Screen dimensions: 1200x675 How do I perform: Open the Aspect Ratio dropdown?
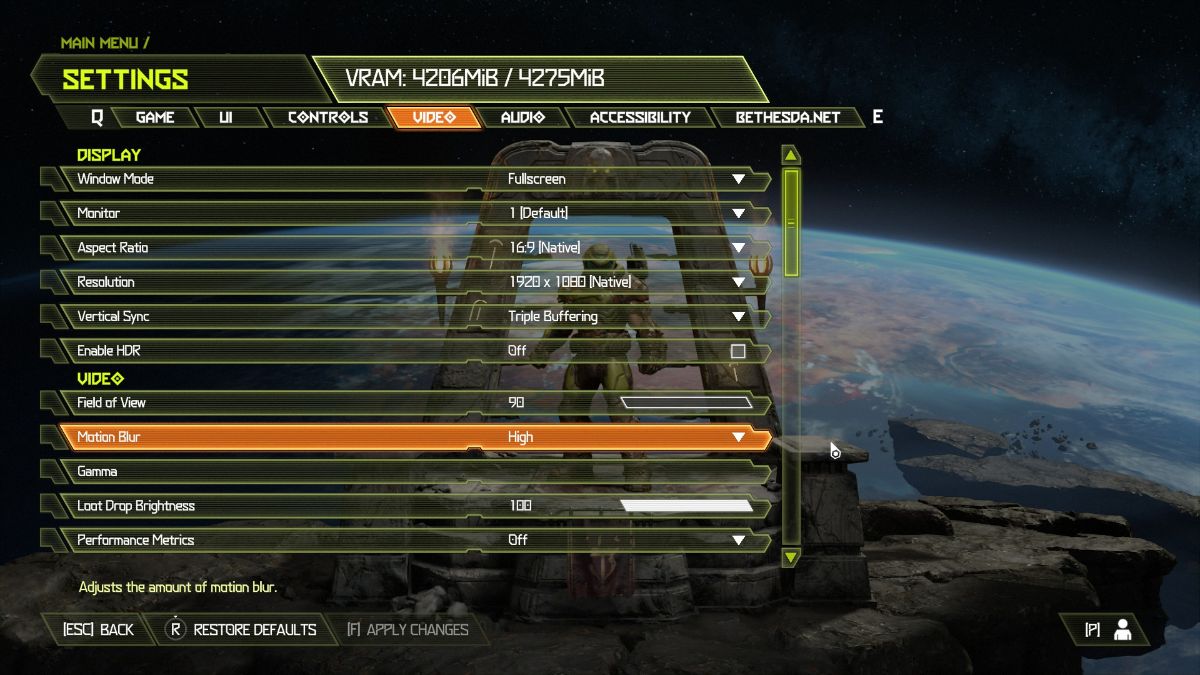[x=738, y=248]
